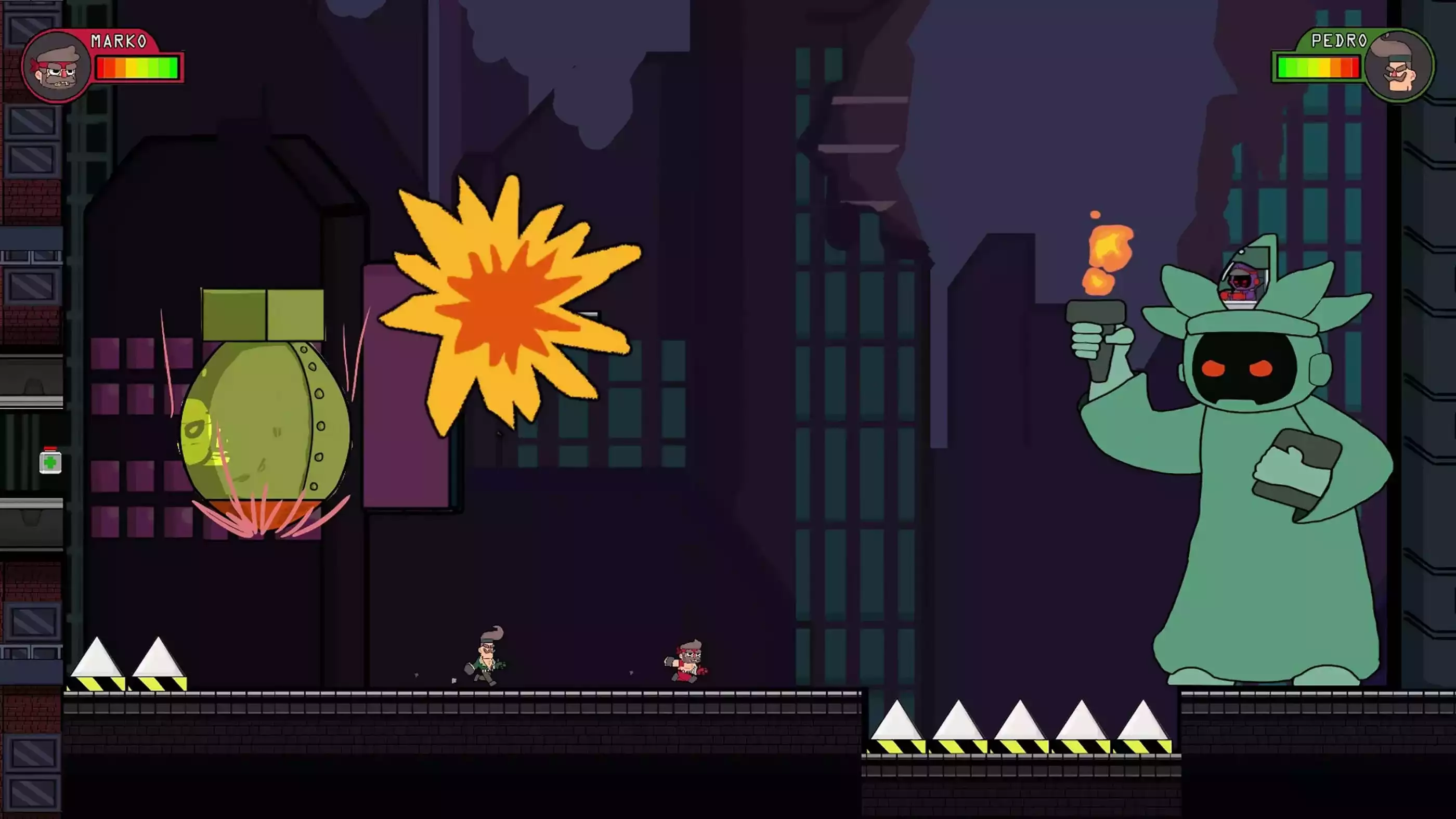This screenshot has height=819, width=1456.
Task: Click Marko's character portrait
Action: tap(57, 66)
